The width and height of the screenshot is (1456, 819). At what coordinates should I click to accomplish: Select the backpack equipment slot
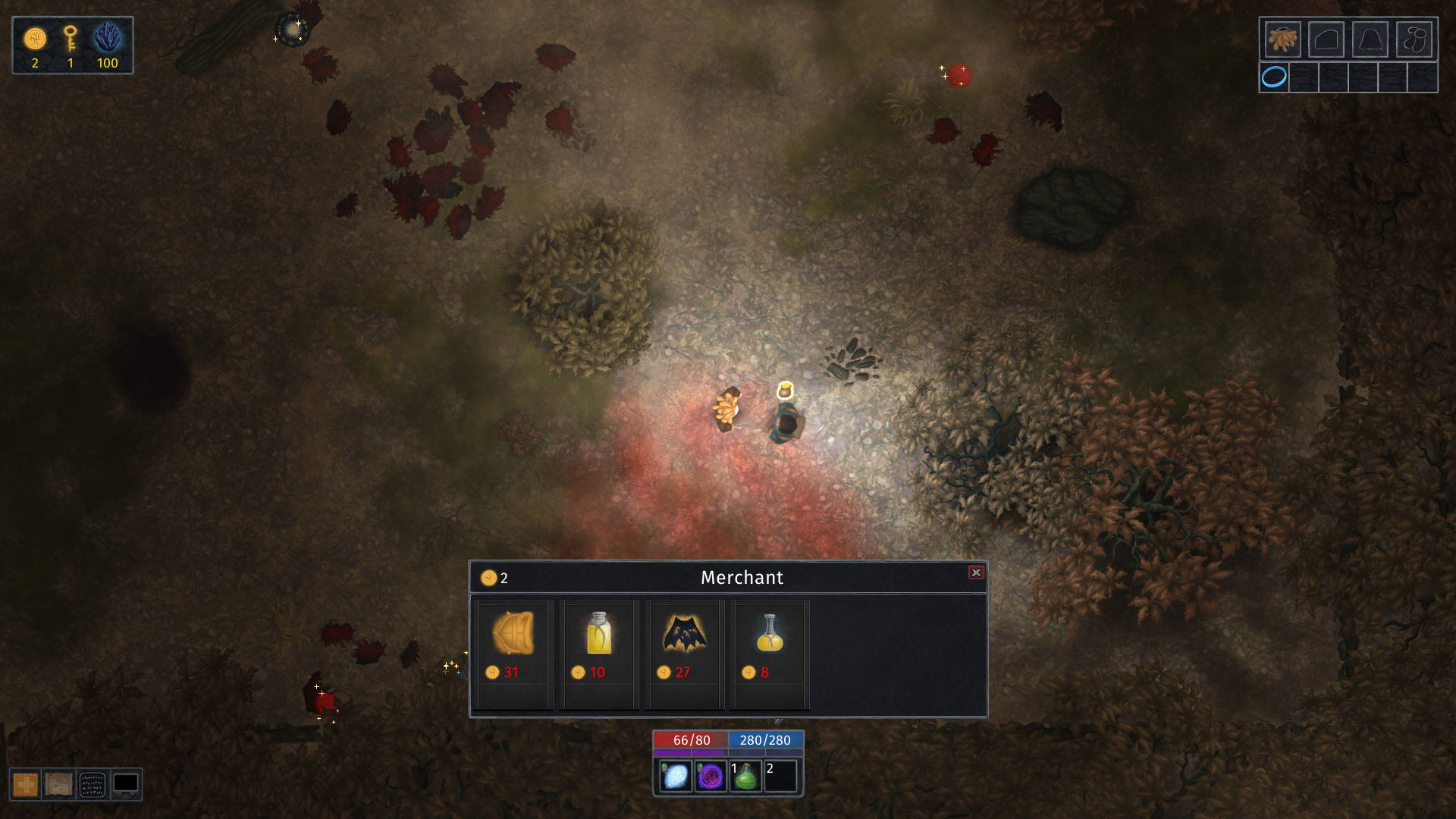1284,39
